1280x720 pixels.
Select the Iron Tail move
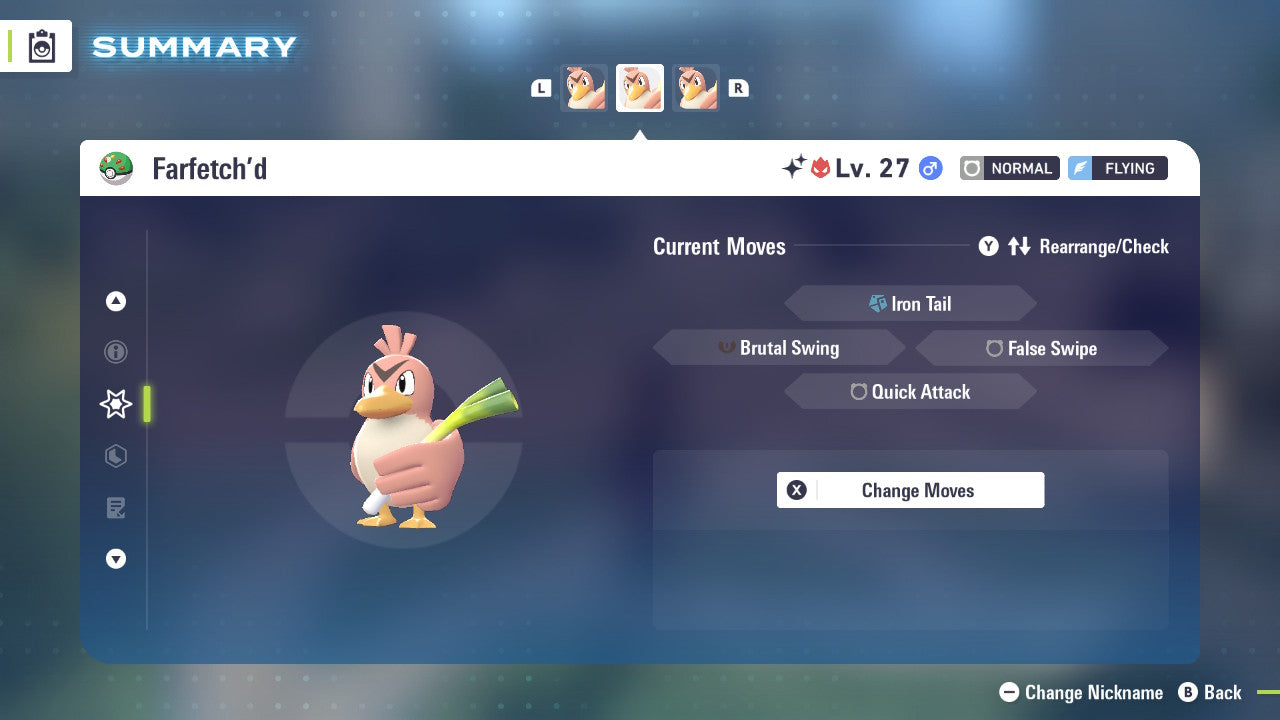910,303
